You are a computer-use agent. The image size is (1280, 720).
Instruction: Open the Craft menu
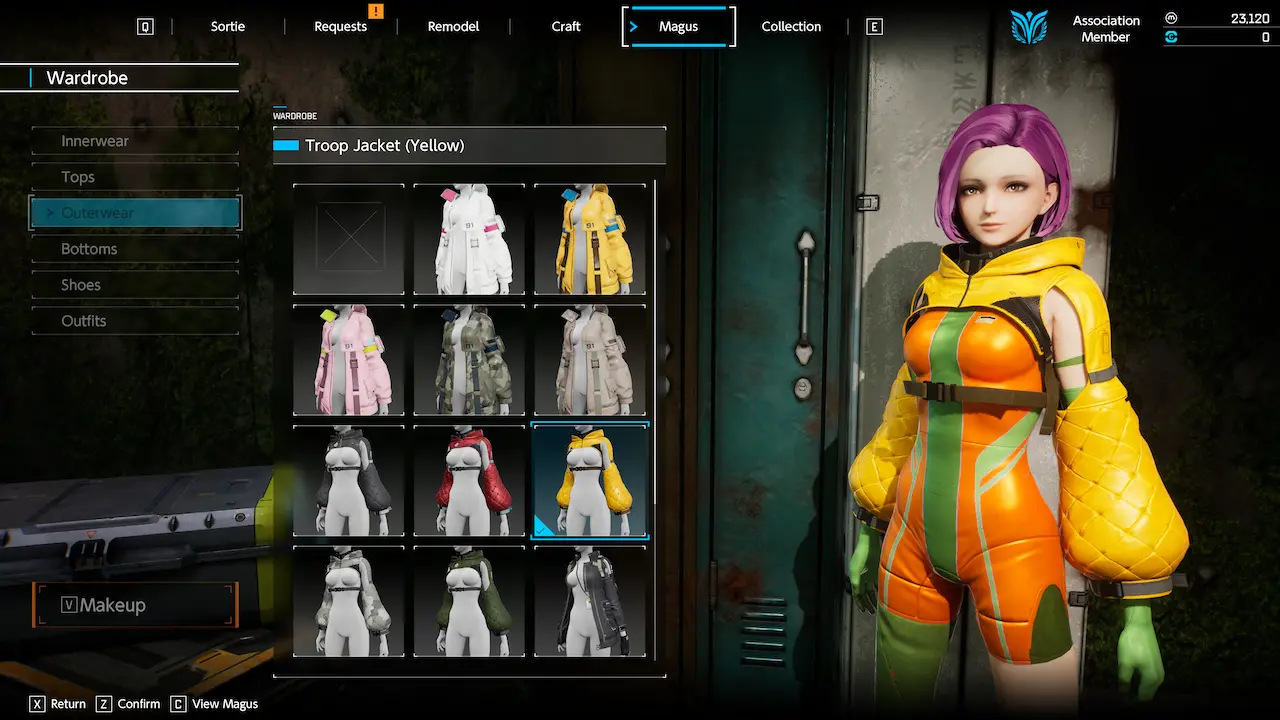[x=566, y=26]
